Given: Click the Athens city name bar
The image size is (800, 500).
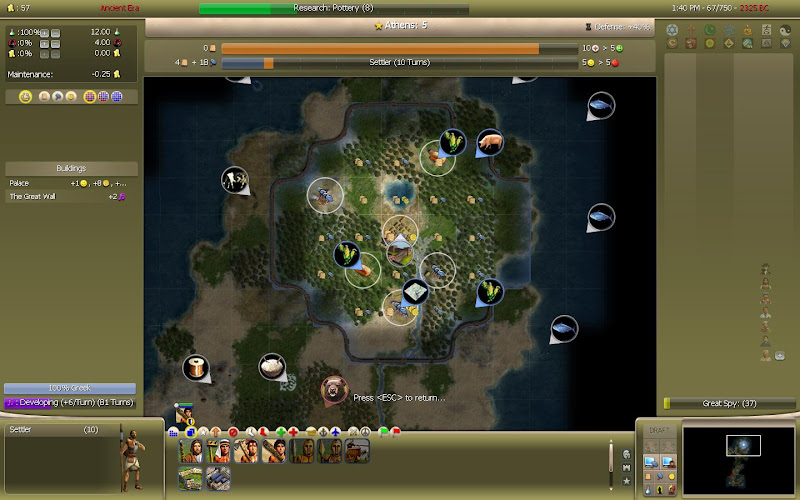Looking at the screenshot, I should tap(400, 25).
